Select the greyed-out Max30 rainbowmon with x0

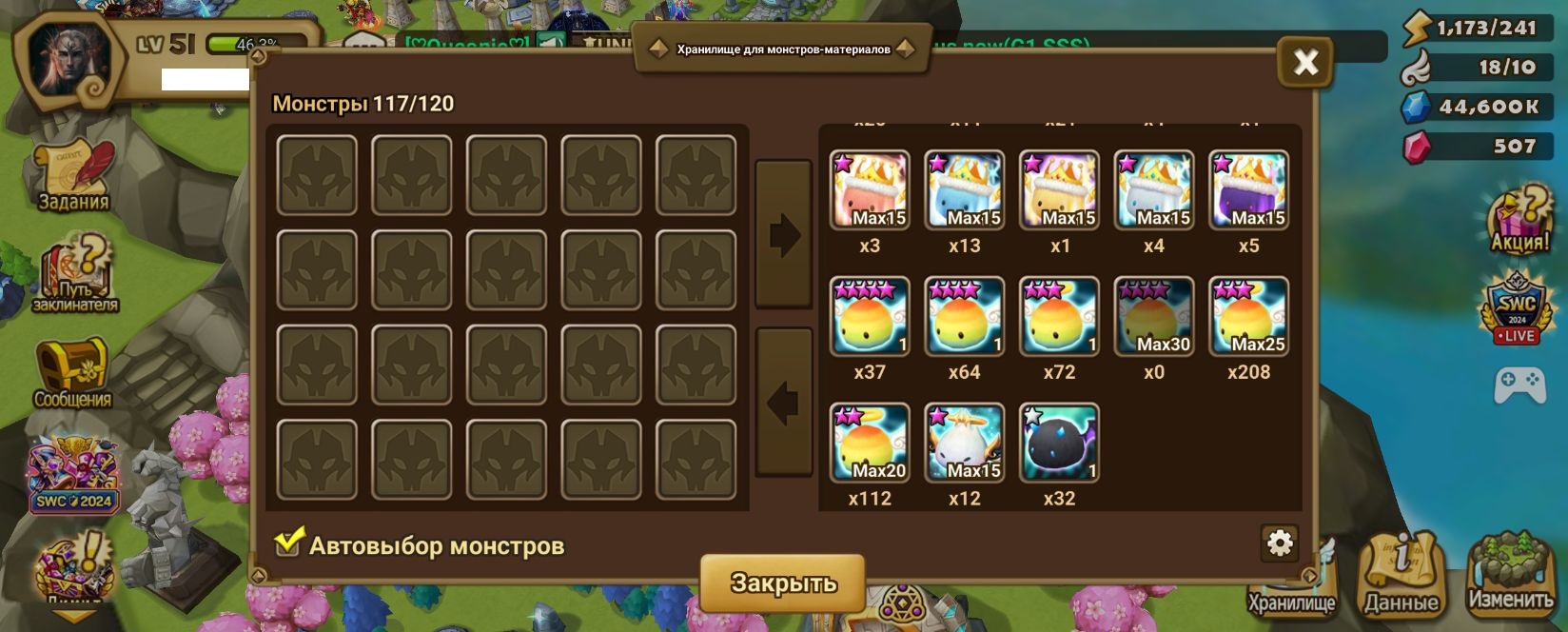point(1153,316)
